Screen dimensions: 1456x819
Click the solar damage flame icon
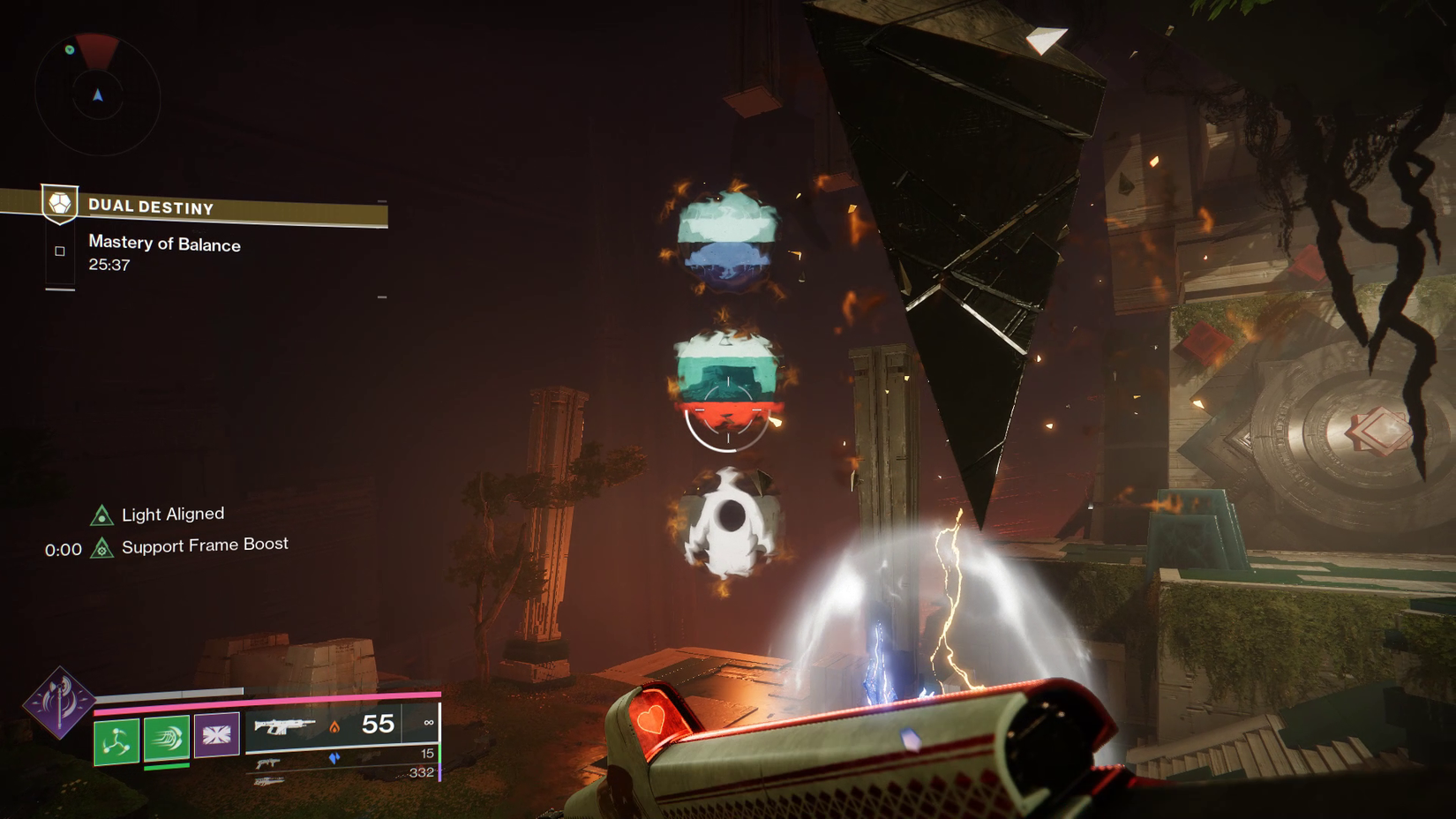(x=334, y=727)
